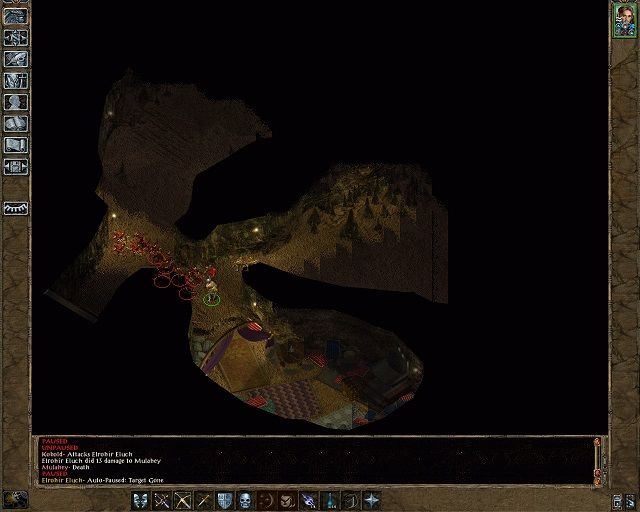Activate the twin masks talk action
640x512 pixels.
click(139, 500)
